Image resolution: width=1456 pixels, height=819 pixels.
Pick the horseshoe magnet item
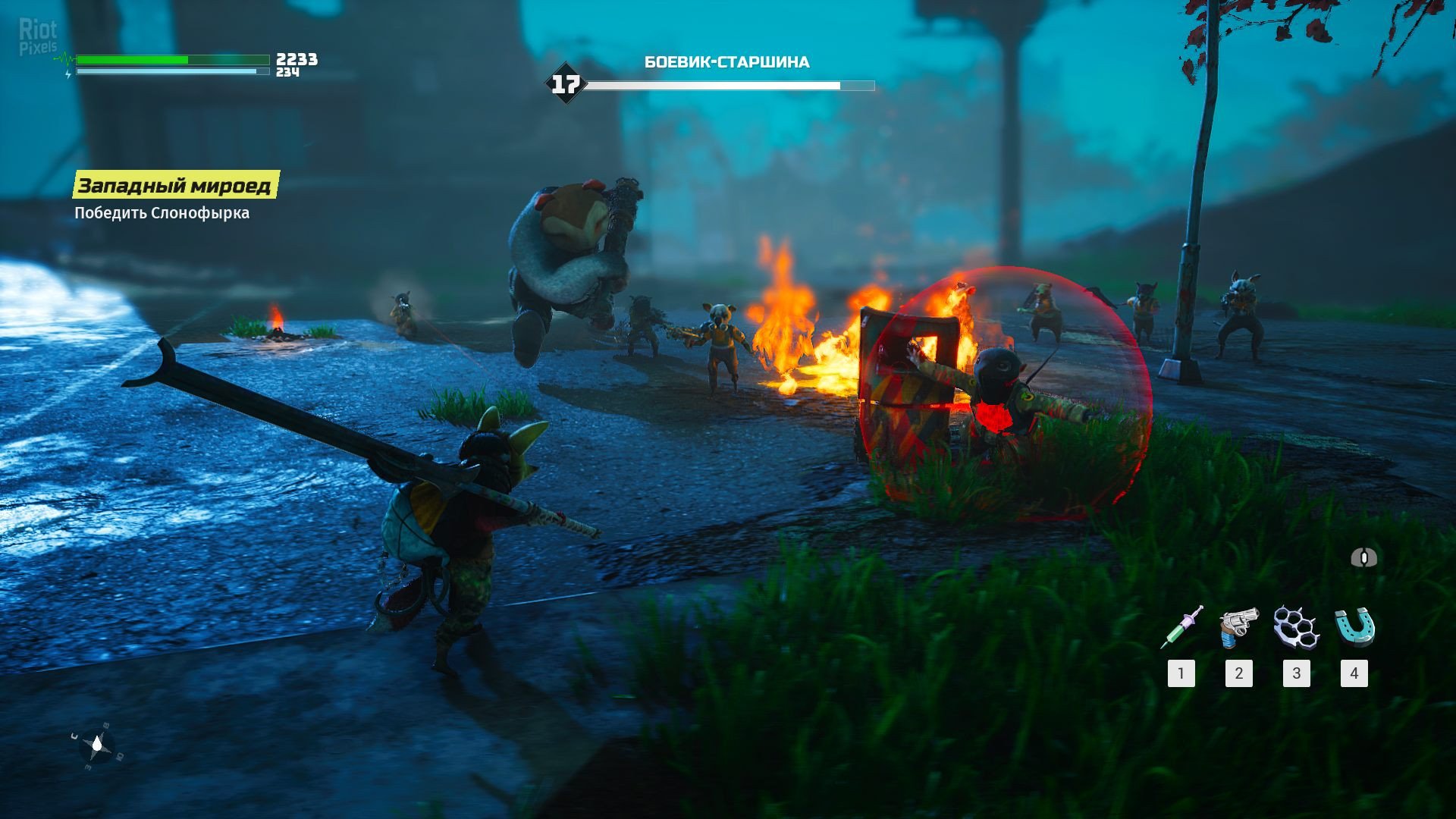pos(1354,628)
